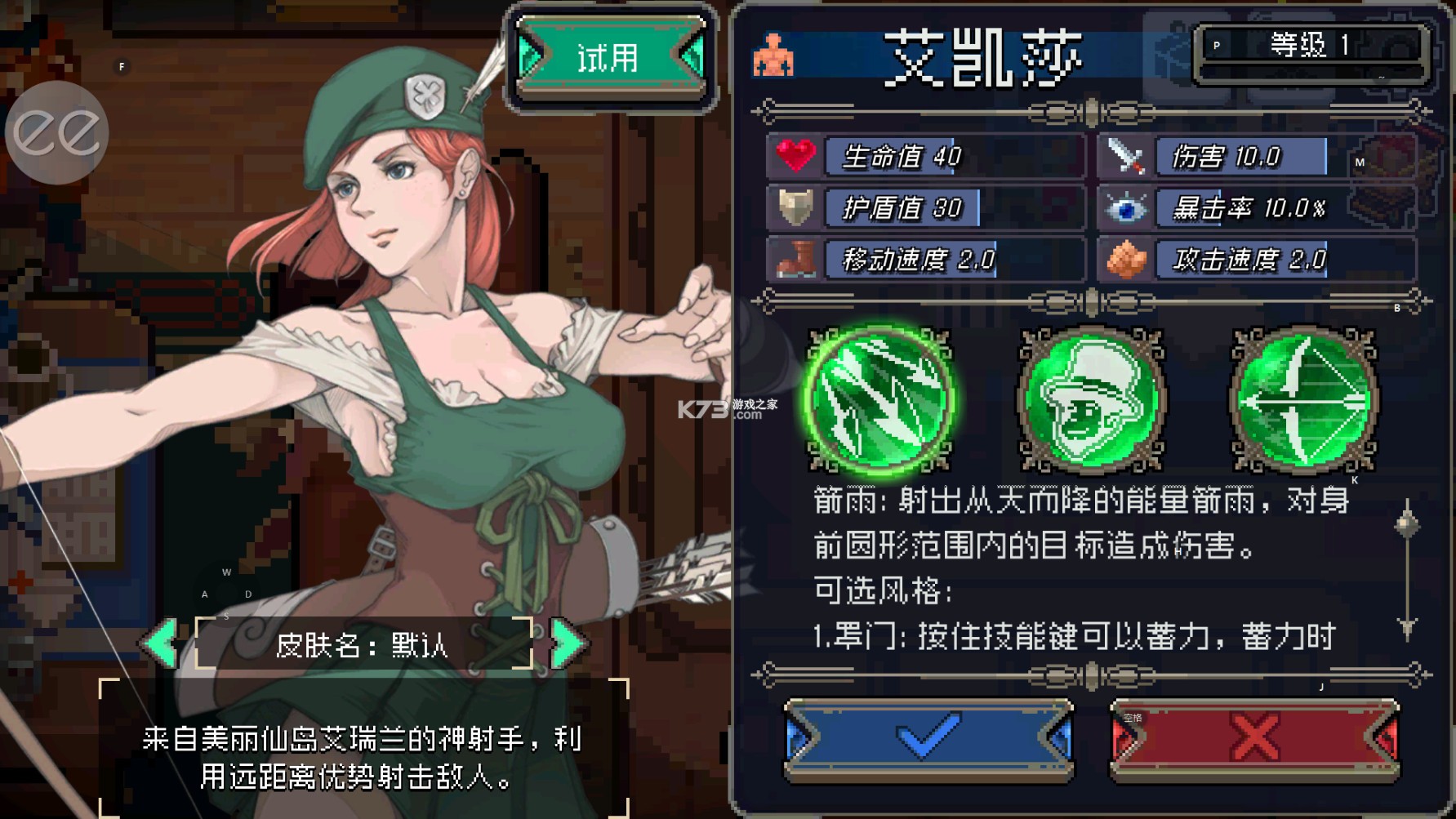
Task: Click the sword icon beside 伤害
Action: tap(1127, 157)
